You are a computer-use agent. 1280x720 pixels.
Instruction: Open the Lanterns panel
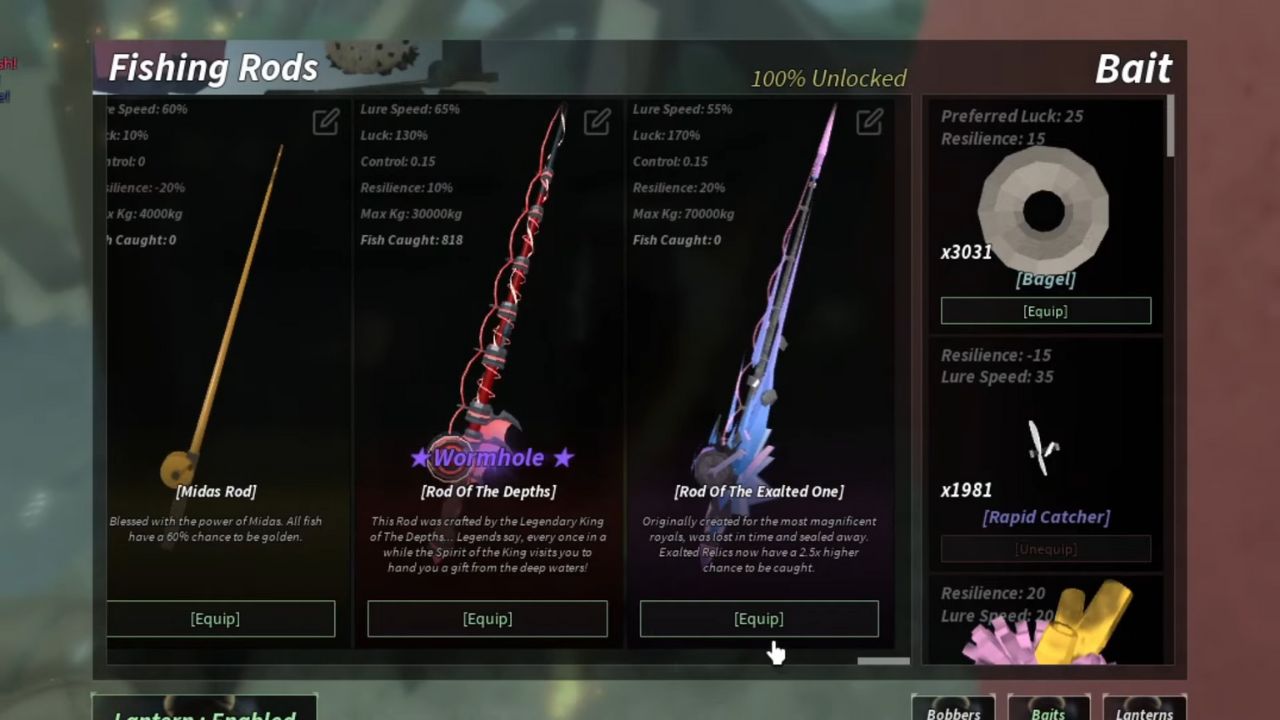coord(1144,710)
